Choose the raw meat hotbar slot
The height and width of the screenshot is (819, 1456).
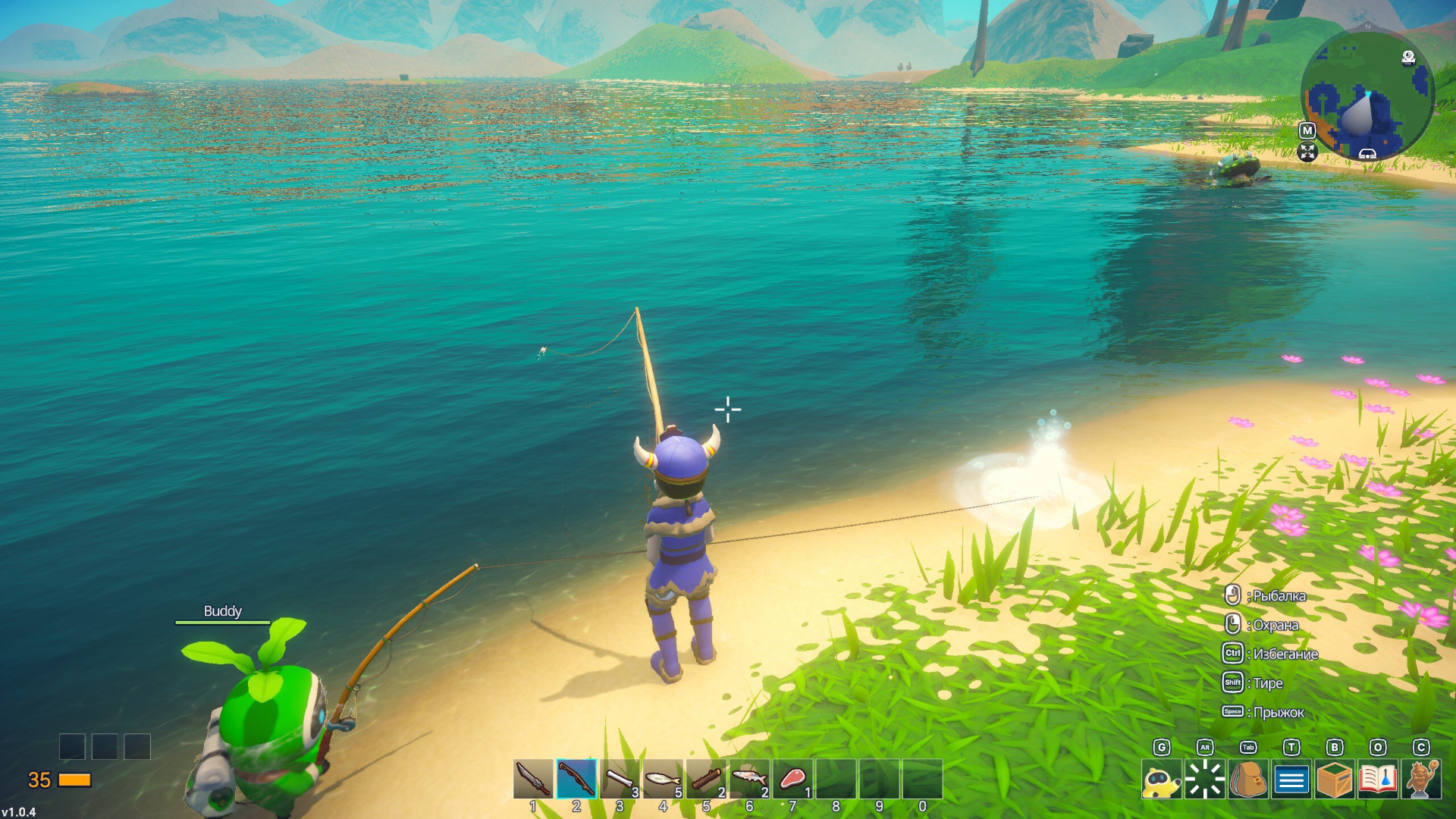click(792, 779)
